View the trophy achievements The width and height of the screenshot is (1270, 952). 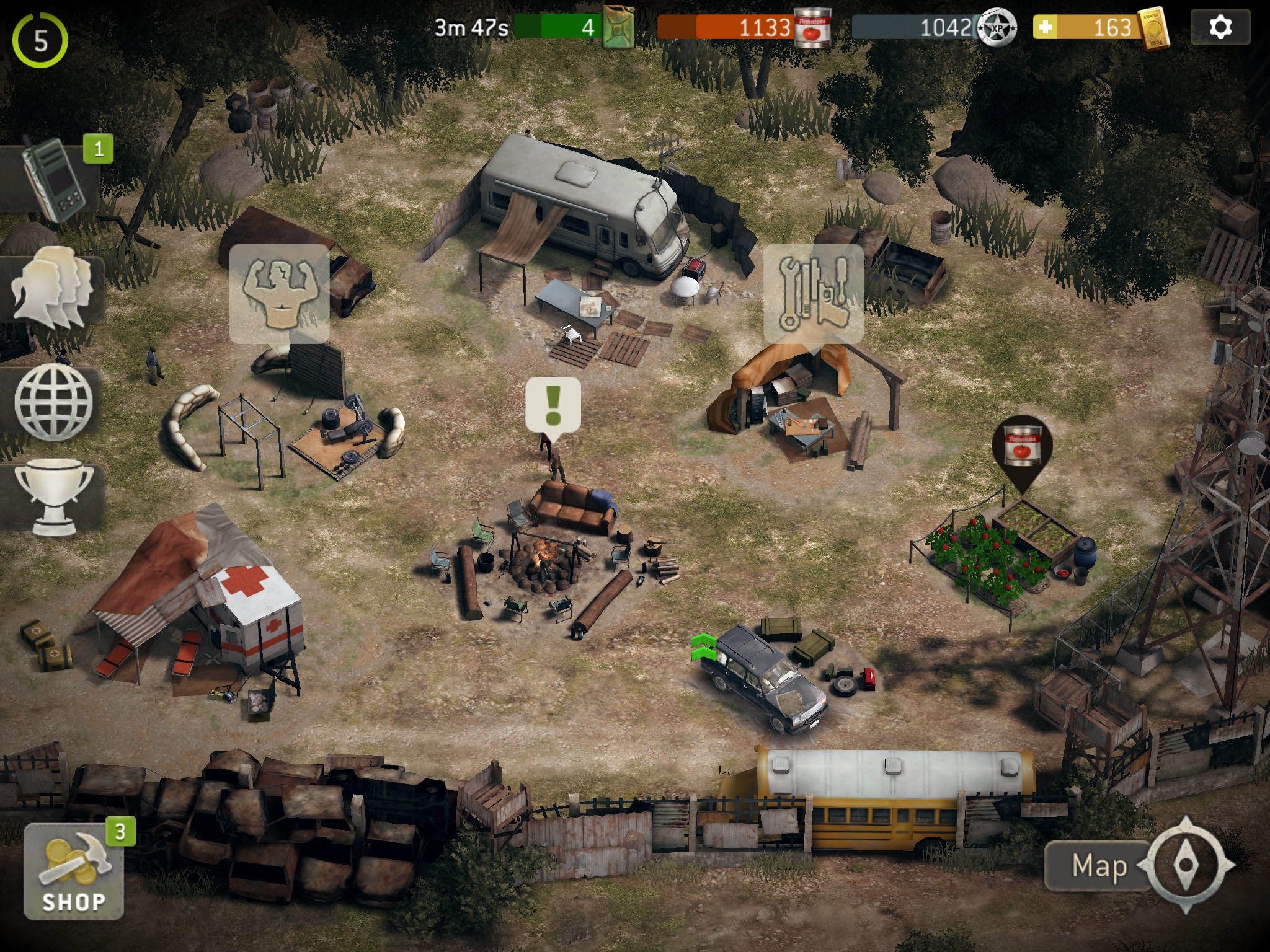[x=53, y=497]
